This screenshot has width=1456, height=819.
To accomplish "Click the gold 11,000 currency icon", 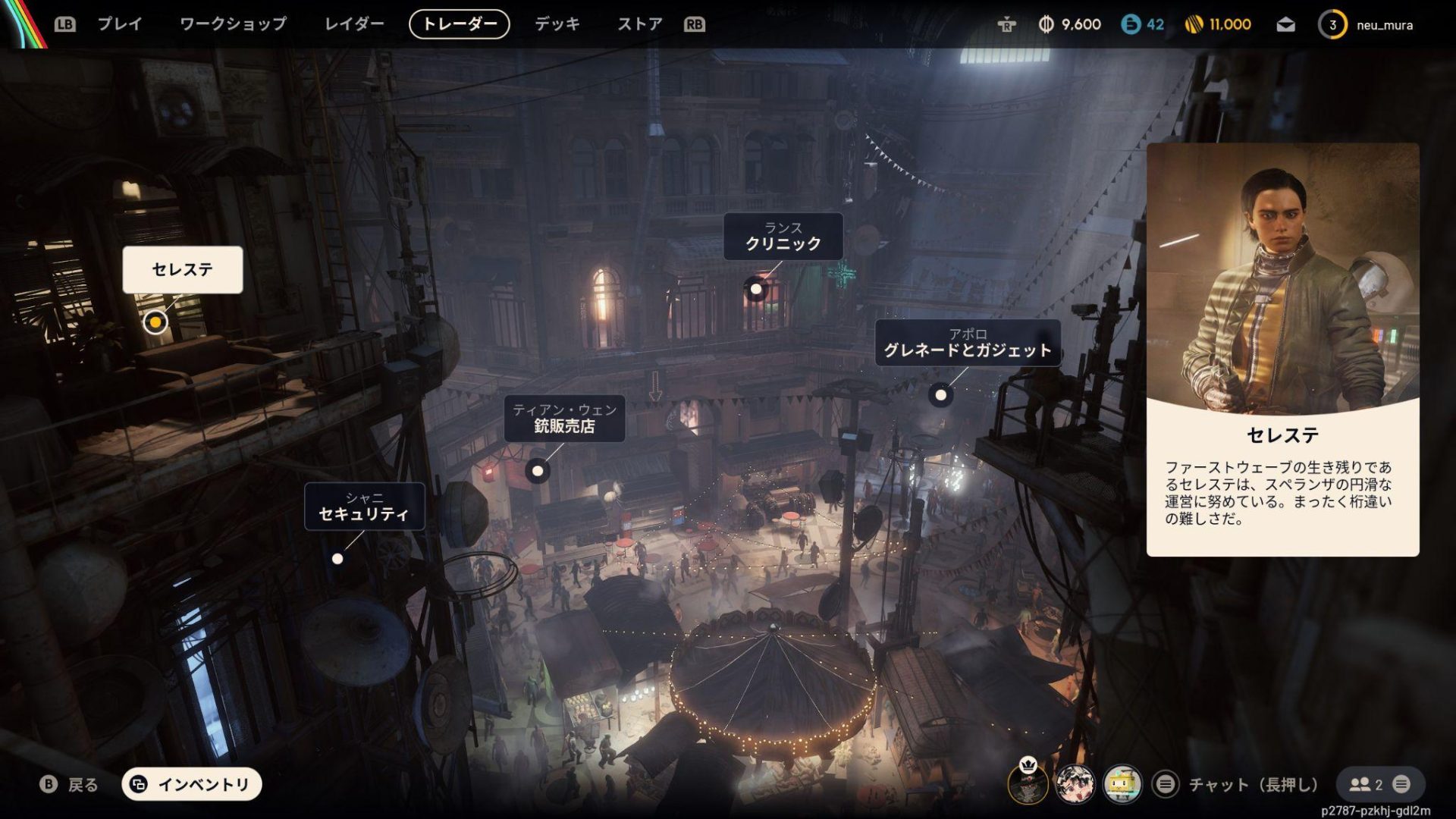I will click(1194, 25).
